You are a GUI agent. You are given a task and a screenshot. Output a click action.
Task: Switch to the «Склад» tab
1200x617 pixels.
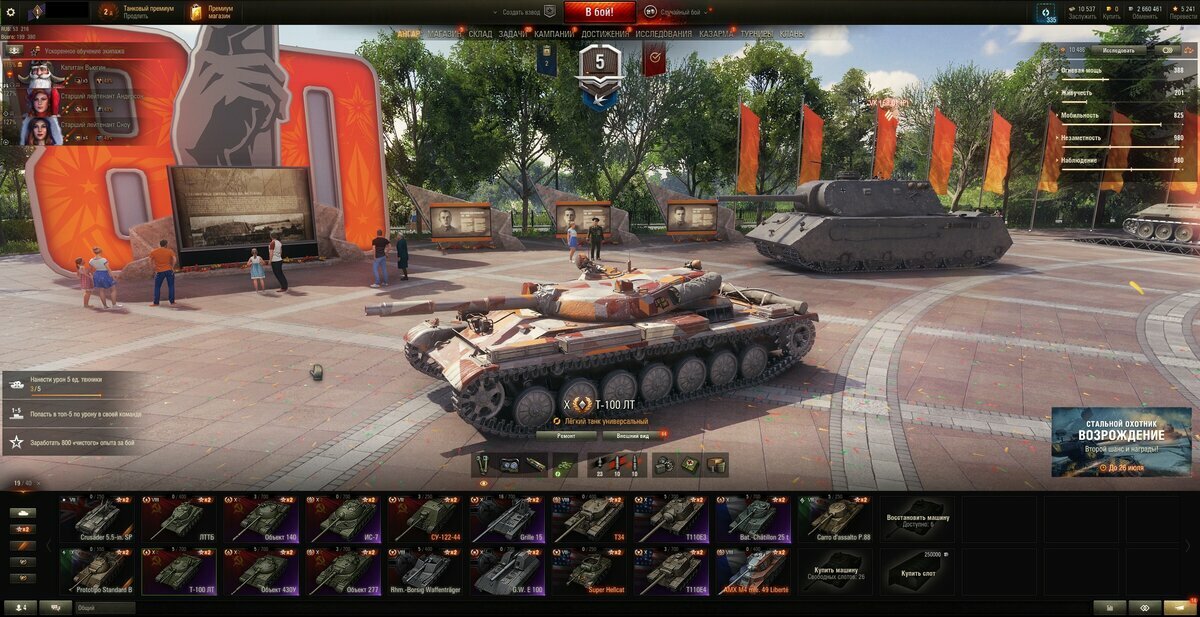pyautogui.click(x=480, y=34)
